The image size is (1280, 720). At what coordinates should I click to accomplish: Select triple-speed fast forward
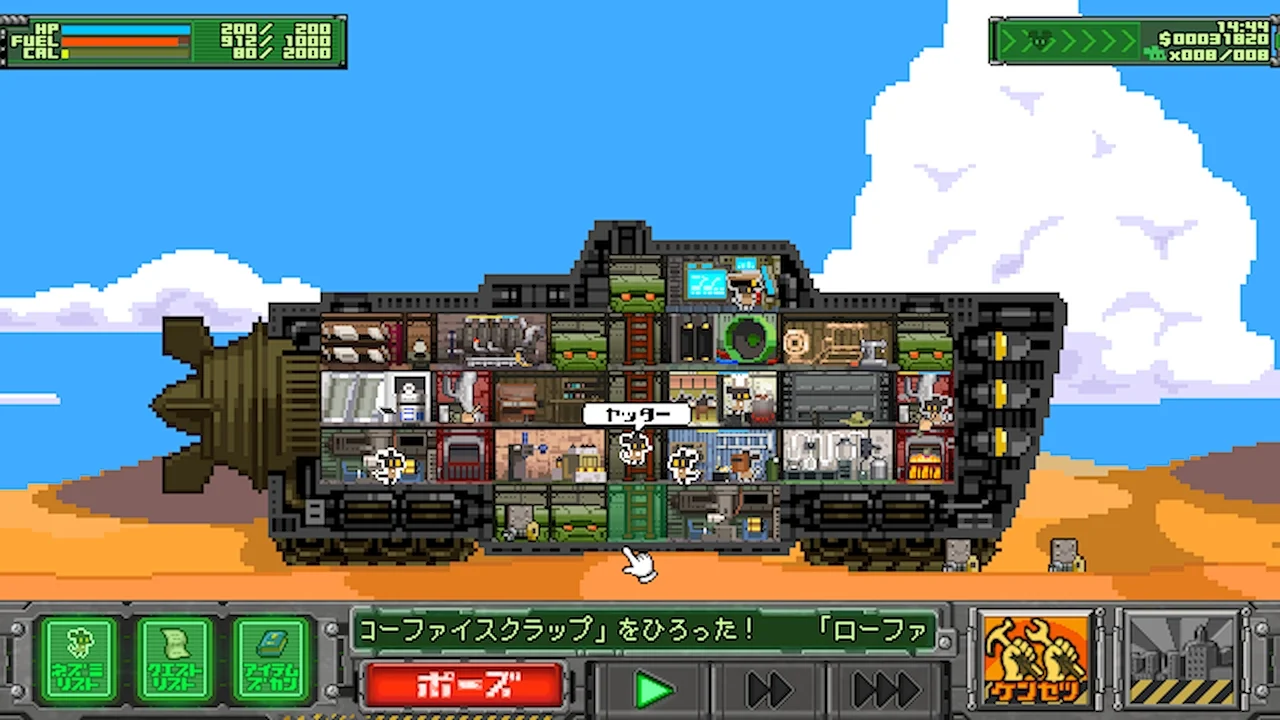(x=885, y=689)
